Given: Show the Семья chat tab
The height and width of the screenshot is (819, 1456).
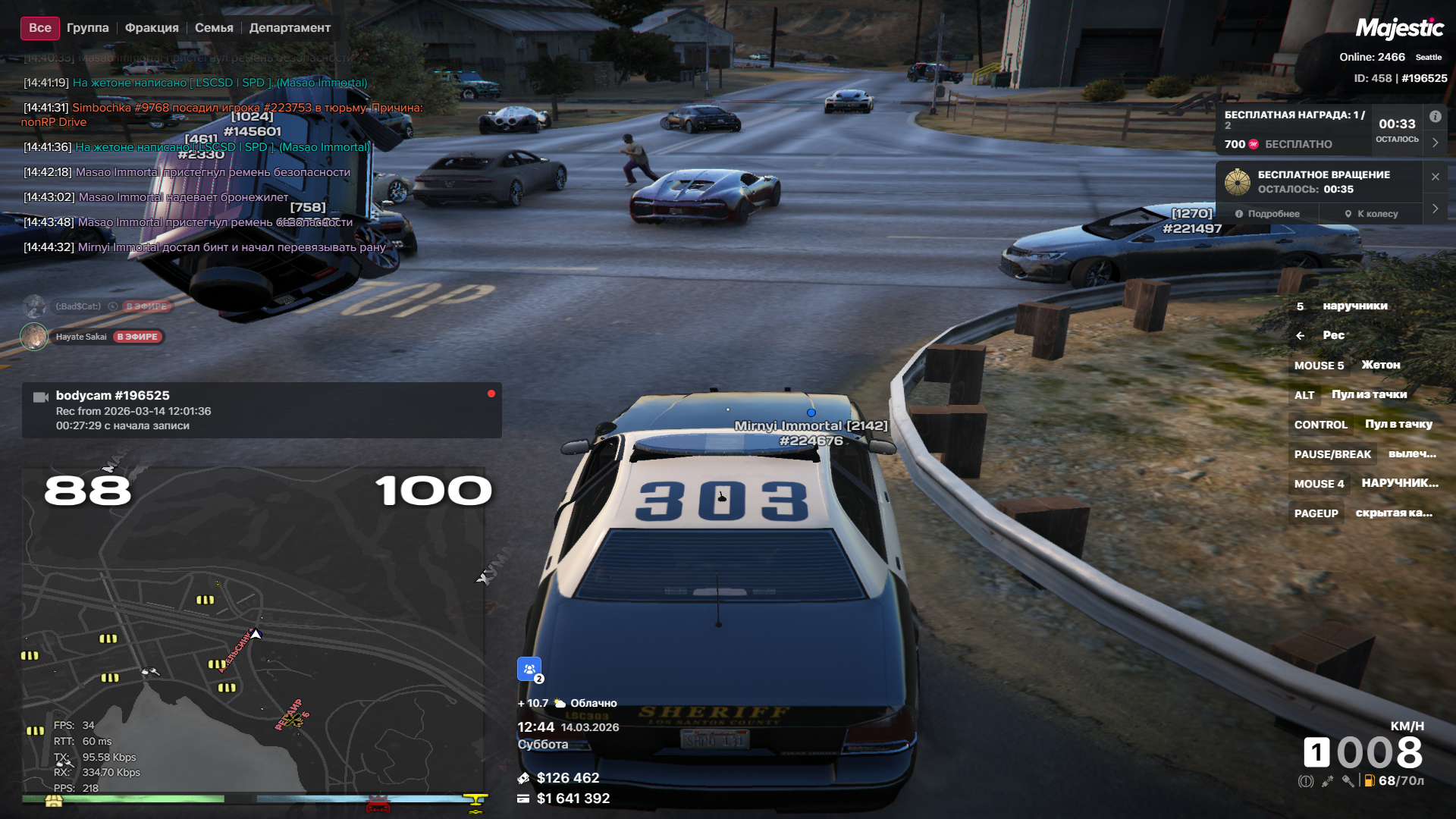Looking at the screenshot, I should point(214,28).
